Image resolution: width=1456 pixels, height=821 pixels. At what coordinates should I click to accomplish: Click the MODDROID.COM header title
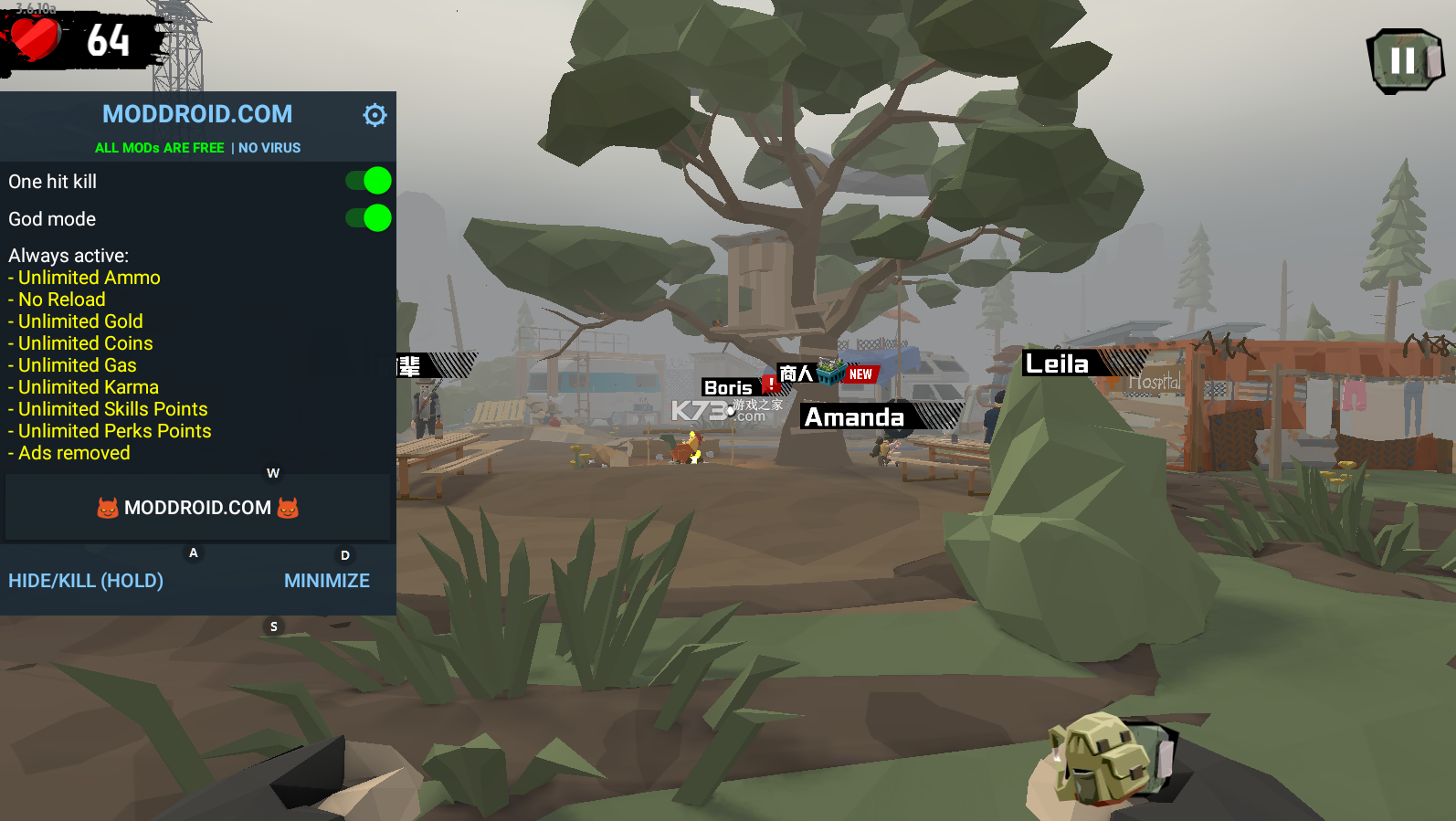pos(197,114)
